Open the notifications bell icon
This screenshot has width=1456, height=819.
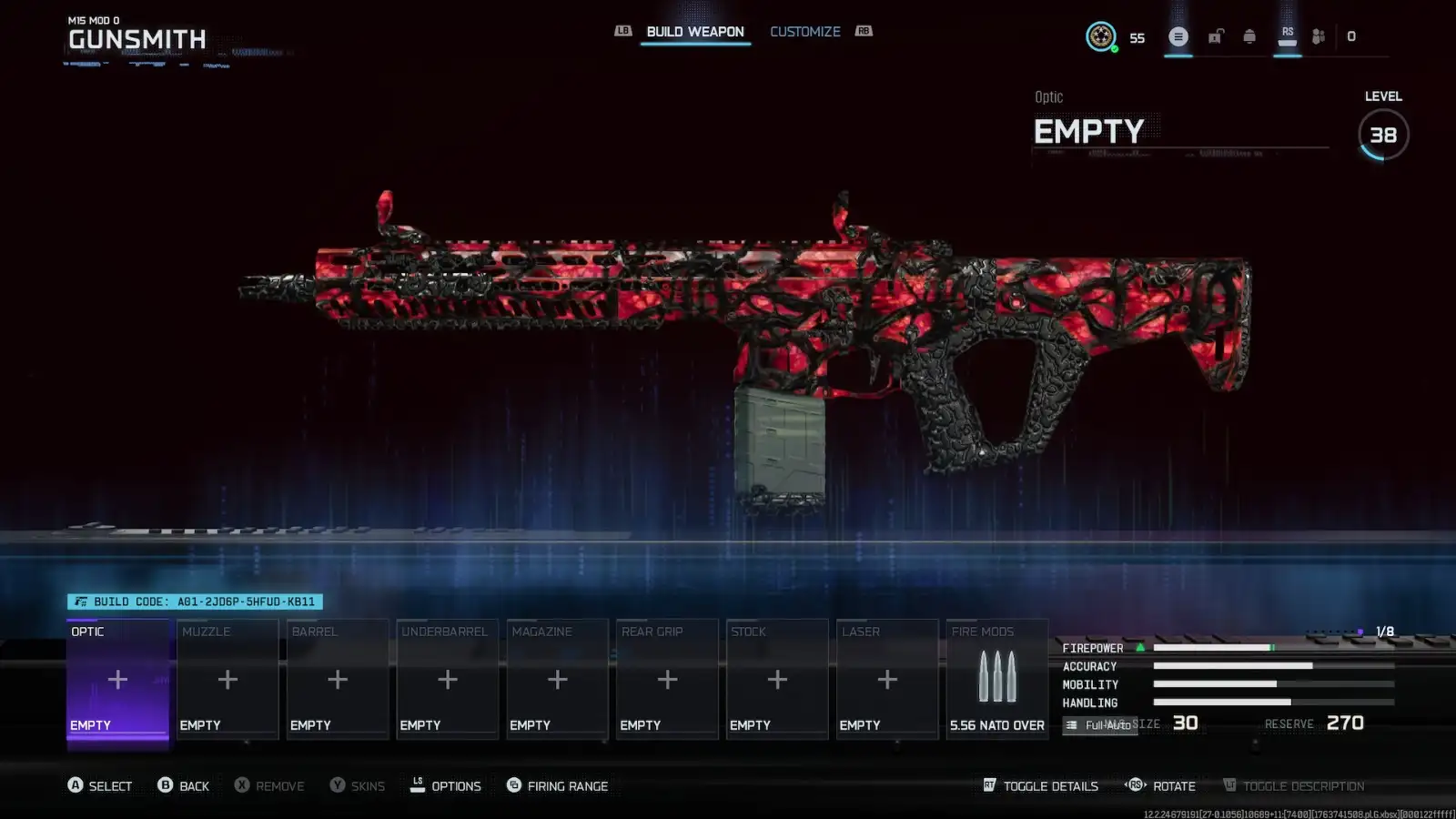(x=1249, y=36)
